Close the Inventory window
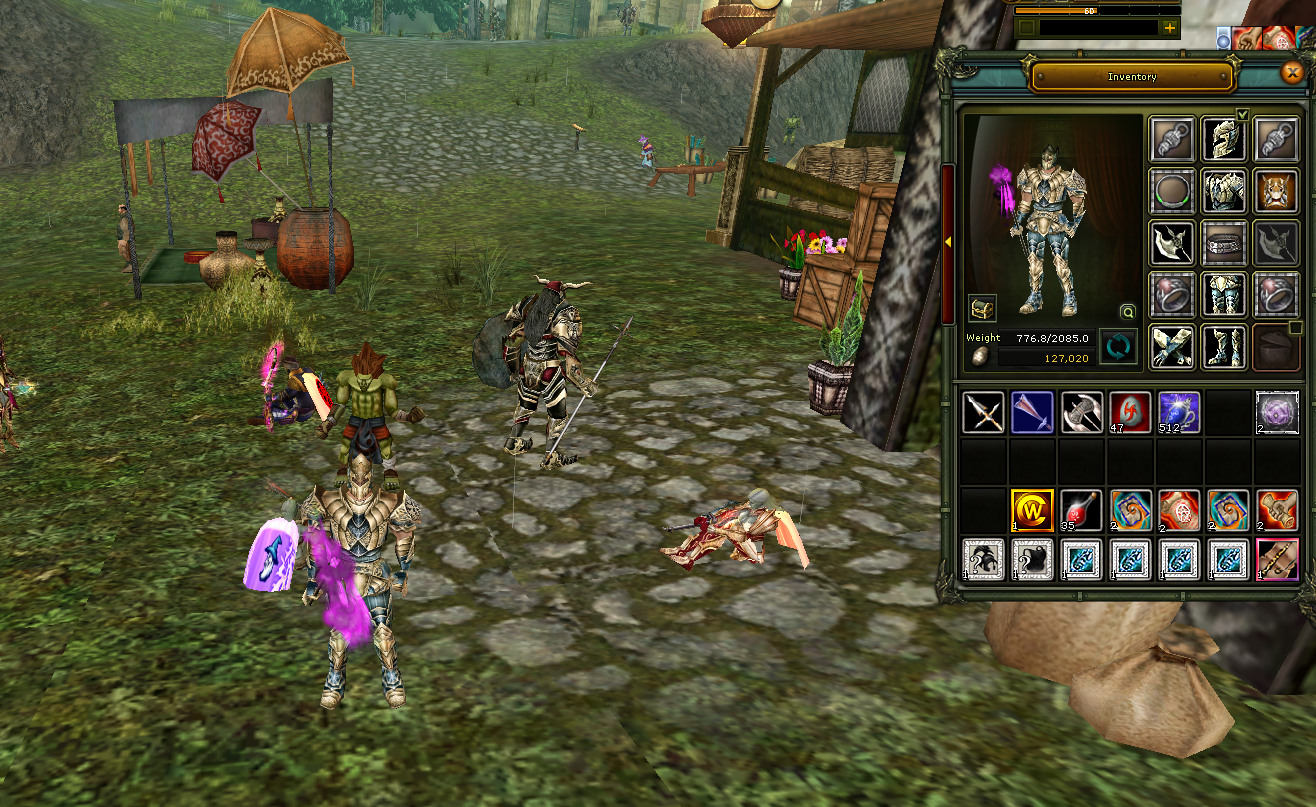This screenshot has height=807, width=1316. click(x=1291, y=73)
